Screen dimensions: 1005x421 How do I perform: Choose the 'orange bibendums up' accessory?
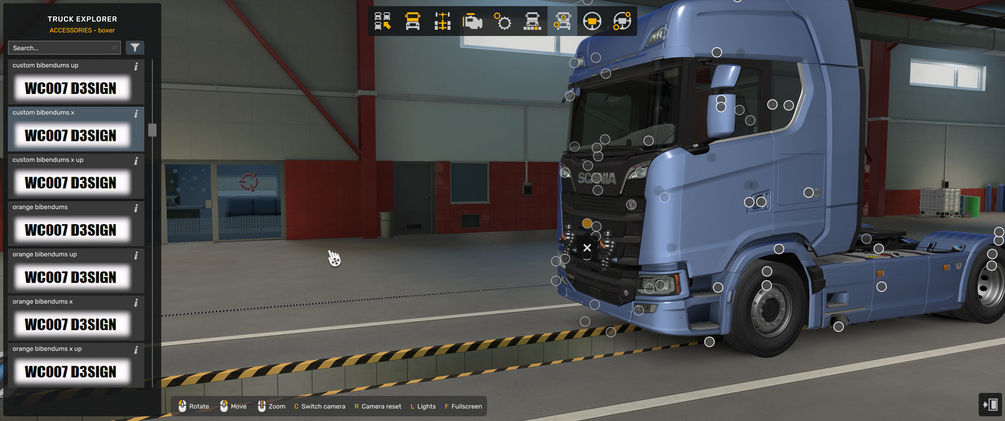tap(70, 277)
